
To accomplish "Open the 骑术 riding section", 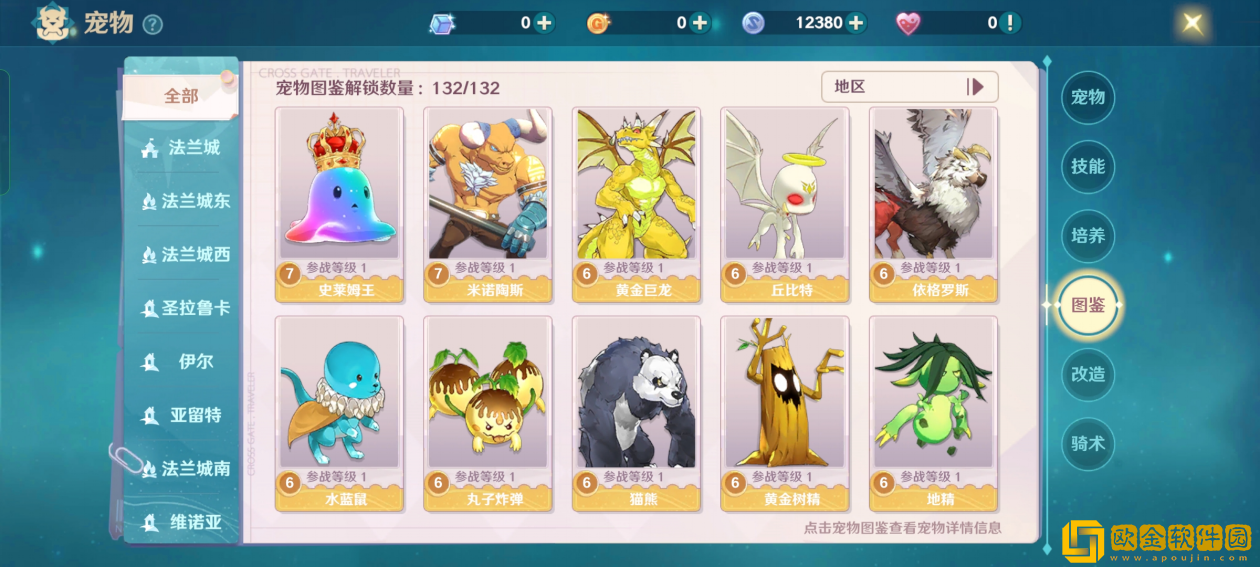I will coord(1087,443).
